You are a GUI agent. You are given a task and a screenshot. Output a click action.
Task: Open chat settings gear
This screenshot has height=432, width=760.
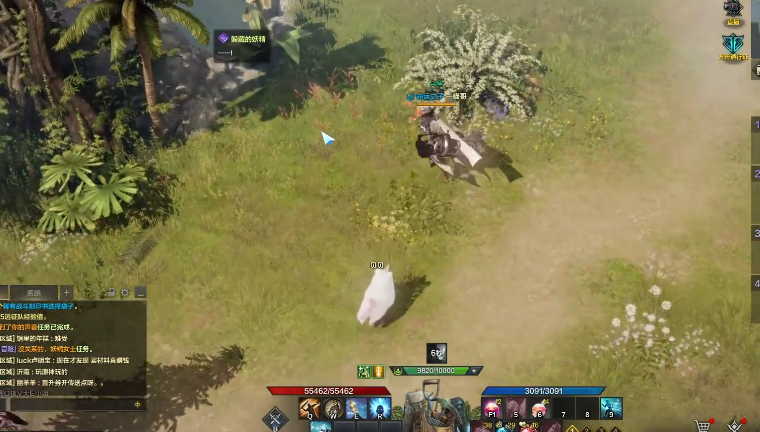125,292
